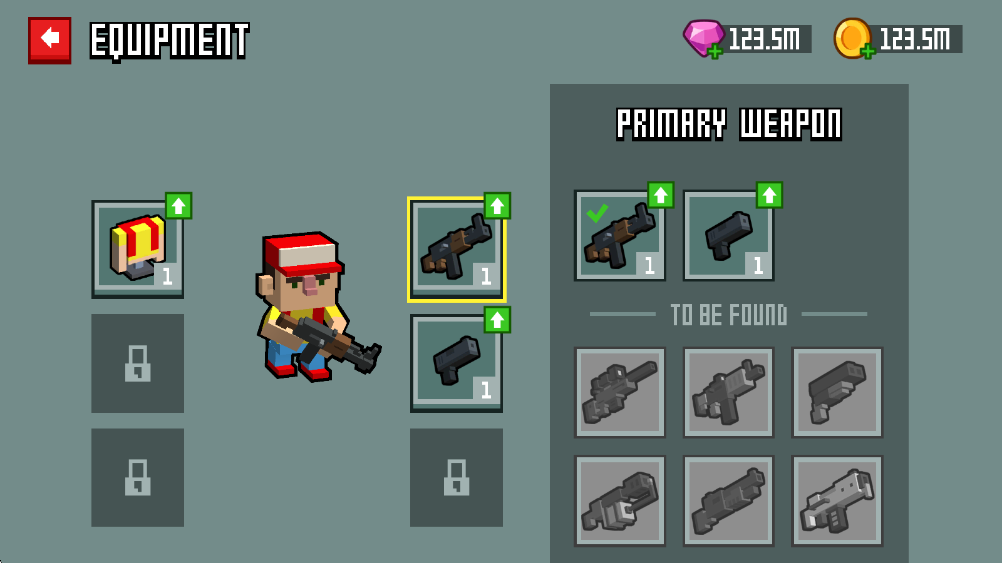
Task: Upgrade the armor vest via green arrow
Action: click(x=178, y=206)
